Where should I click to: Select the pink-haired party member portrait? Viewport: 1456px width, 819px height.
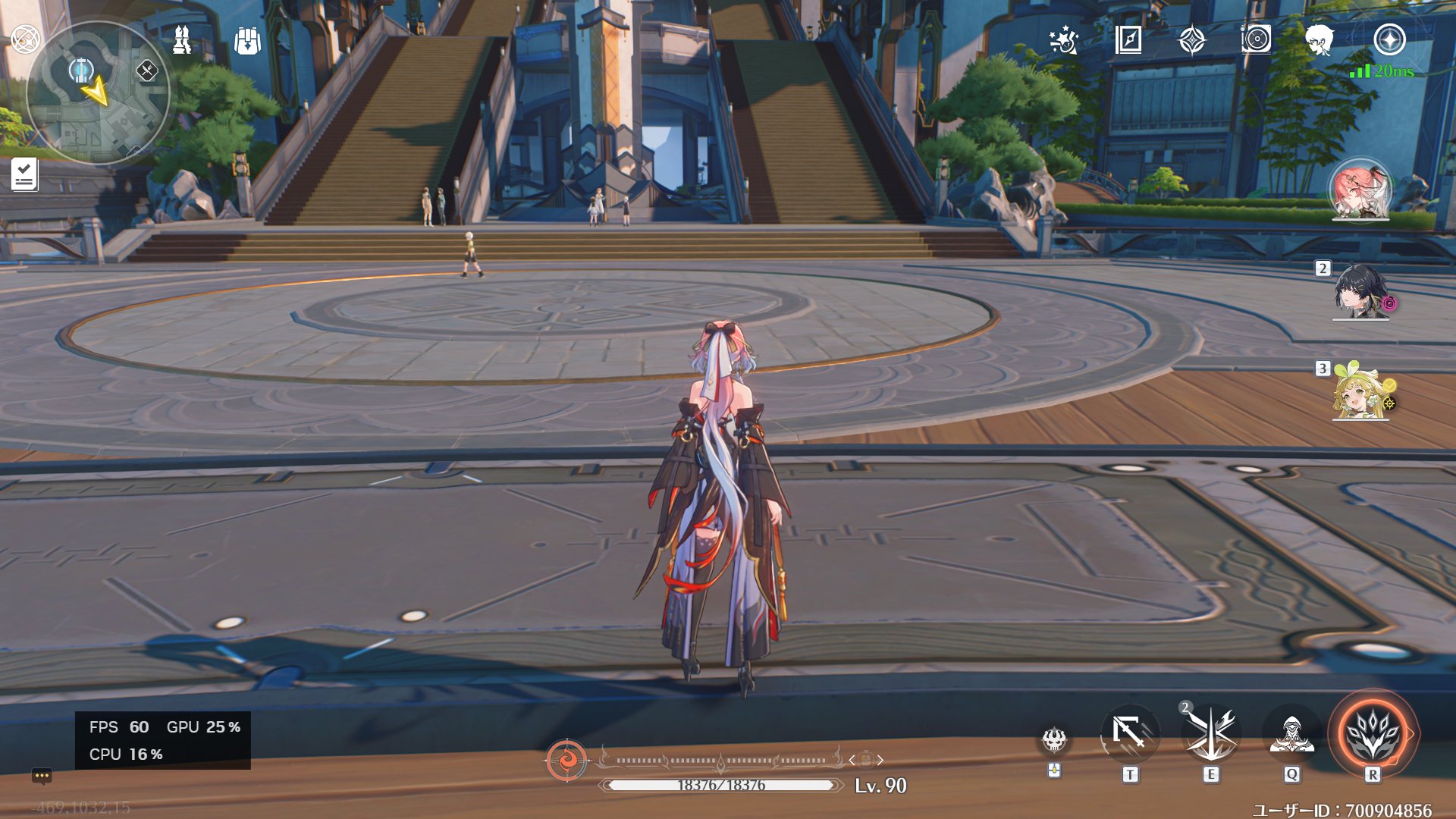click(x=1360, y=190)
